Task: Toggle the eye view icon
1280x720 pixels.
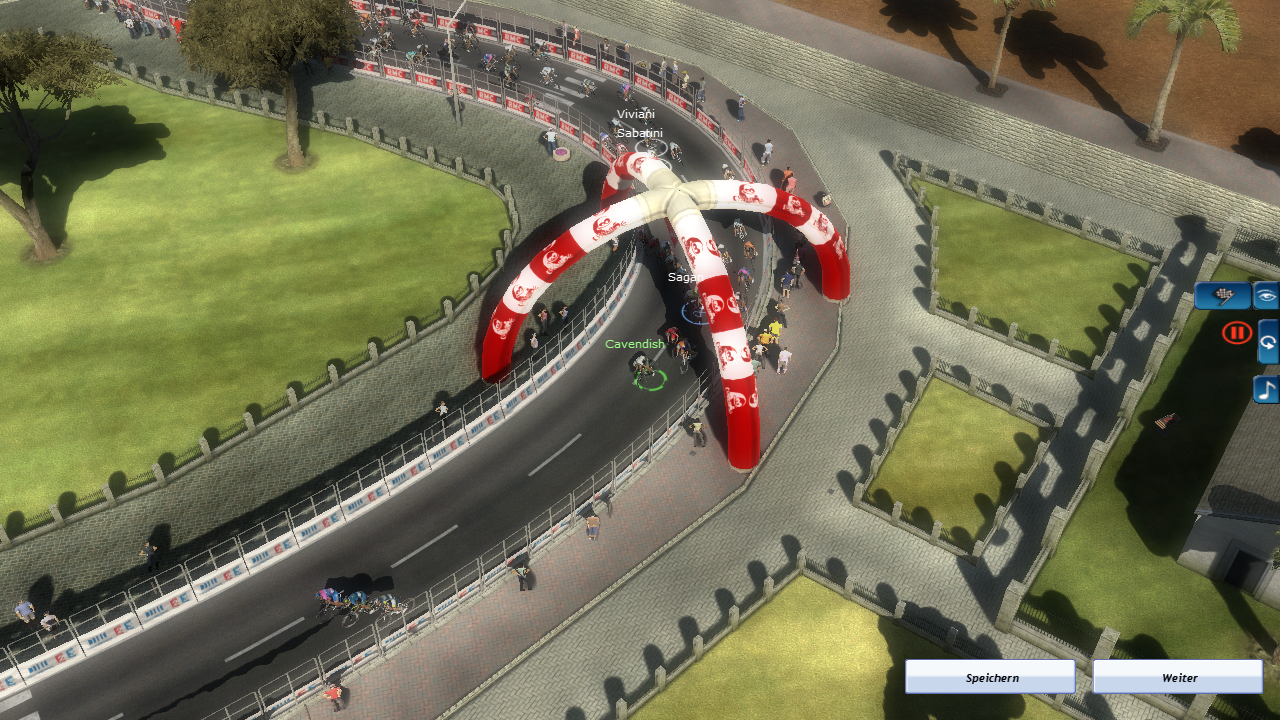Action: pyautogui.click(x=1267, y=296)
